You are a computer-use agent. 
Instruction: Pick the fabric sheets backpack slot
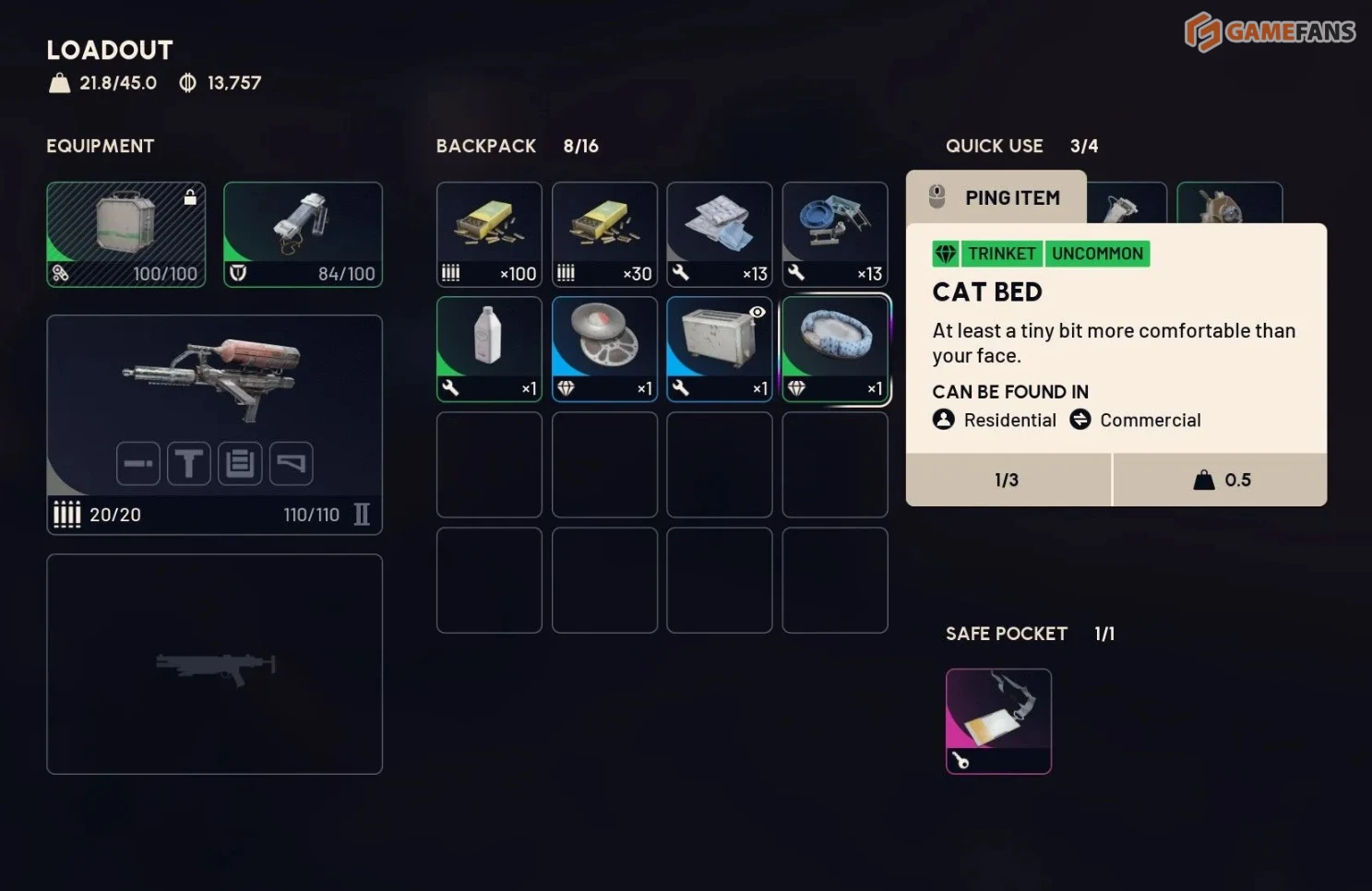(720, 234)
